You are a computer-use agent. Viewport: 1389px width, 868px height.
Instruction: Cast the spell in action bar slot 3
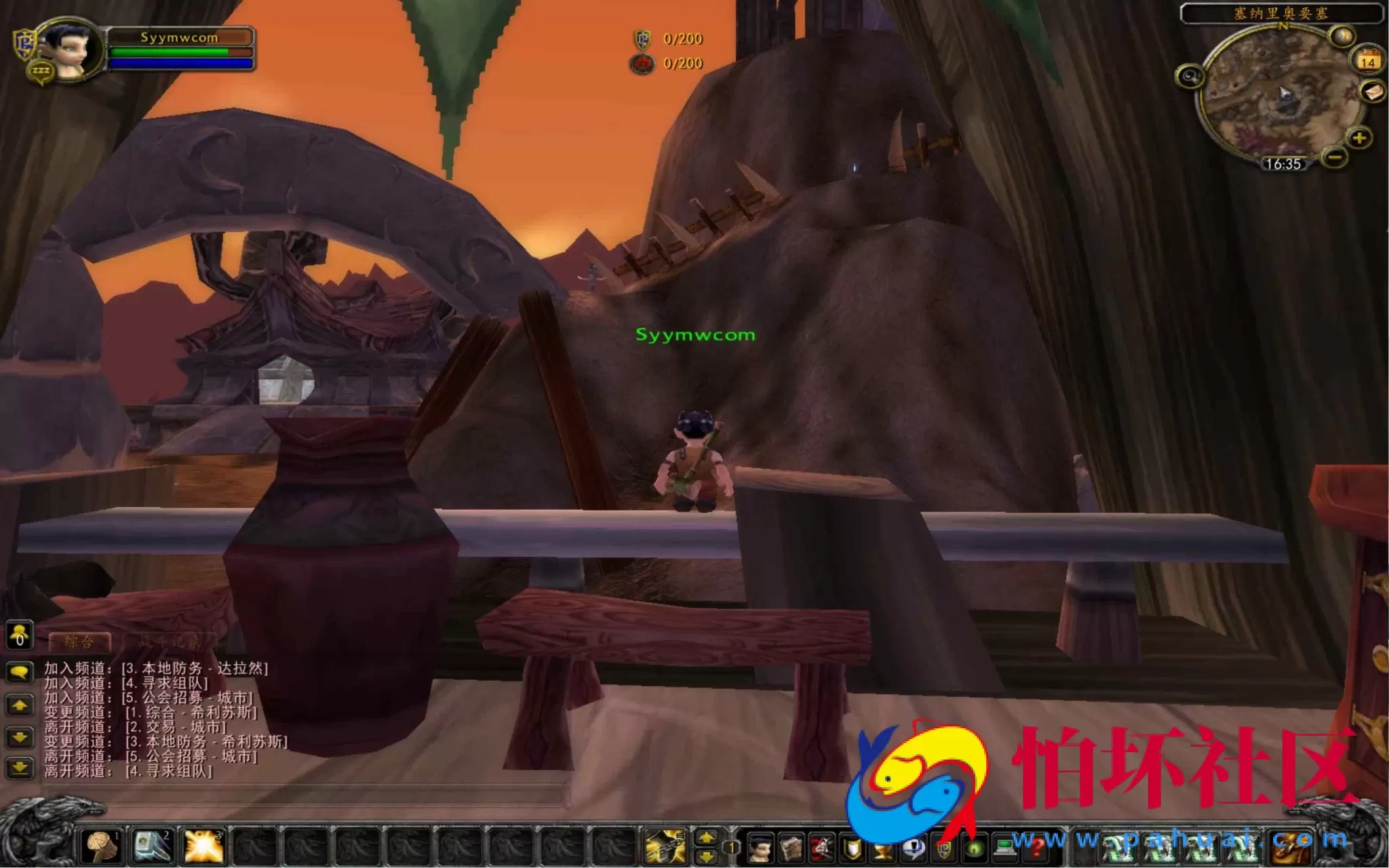pos(203,848)
